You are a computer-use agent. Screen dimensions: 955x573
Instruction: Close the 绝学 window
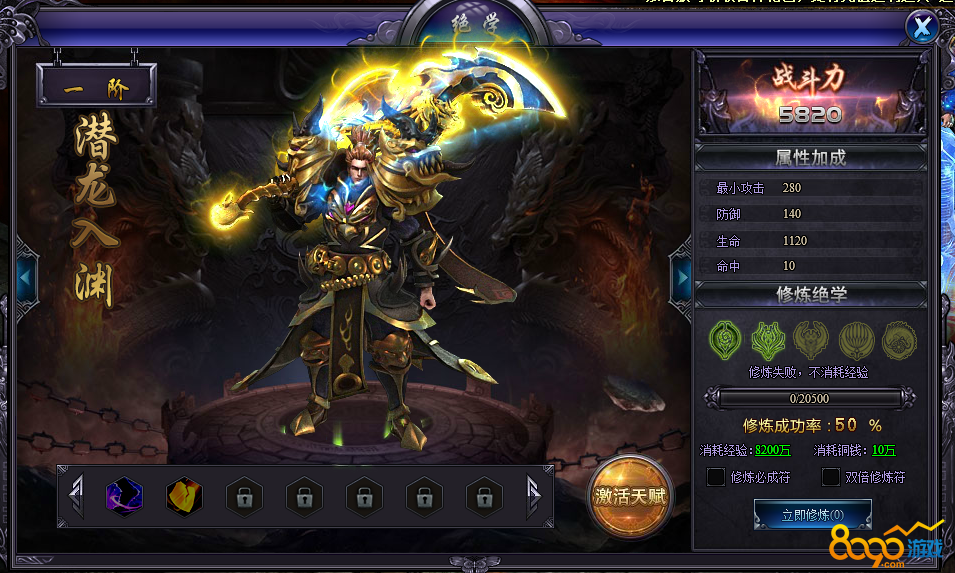[x=920, y=28]
